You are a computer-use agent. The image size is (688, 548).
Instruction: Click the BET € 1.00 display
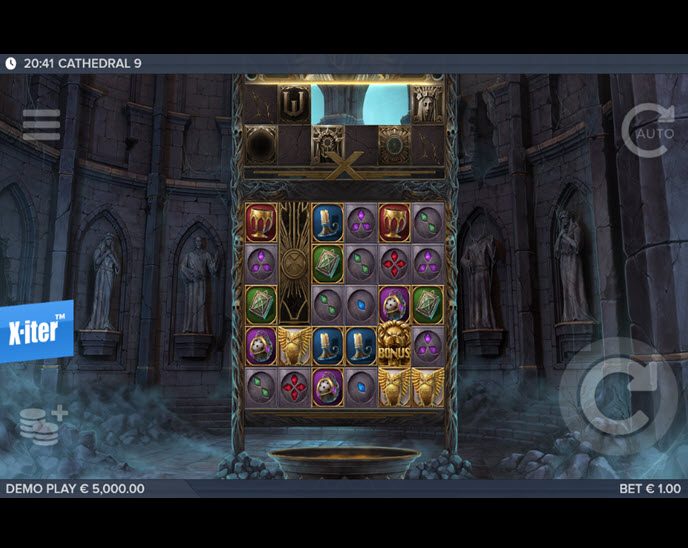click(x=649, y=489)
